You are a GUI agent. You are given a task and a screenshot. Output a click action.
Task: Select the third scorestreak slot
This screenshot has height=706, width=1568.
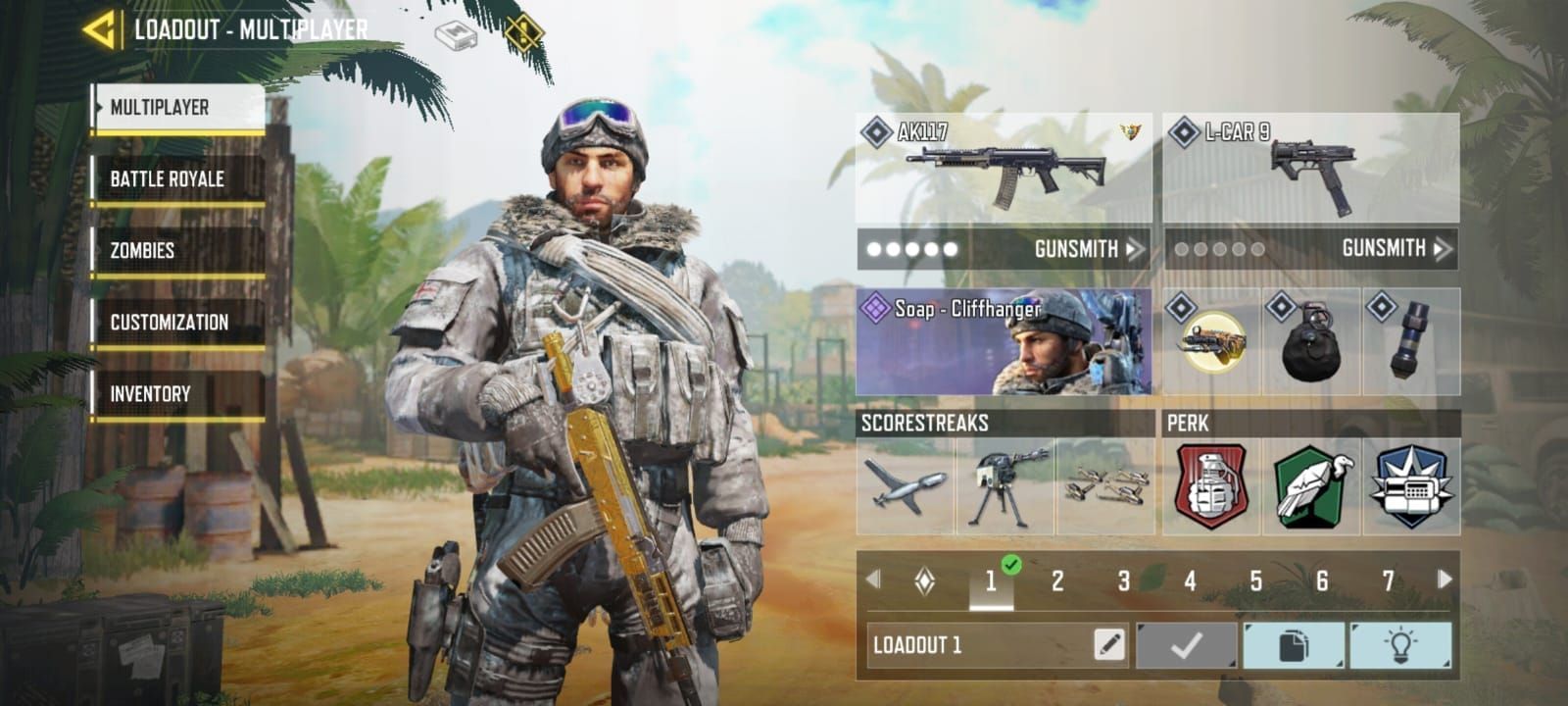[1105, 485]
